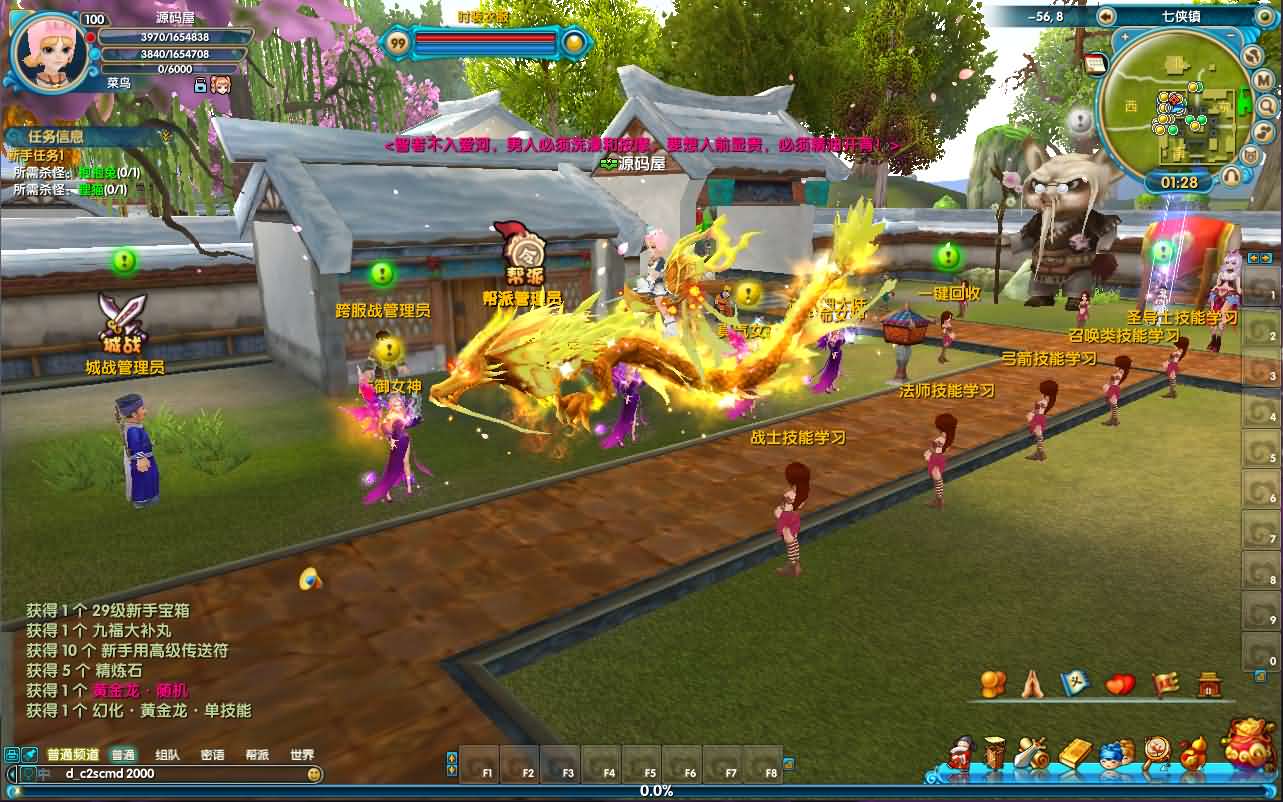
Task: Switch chat to the 组队 (team) channel
Action: coord(168,755)
